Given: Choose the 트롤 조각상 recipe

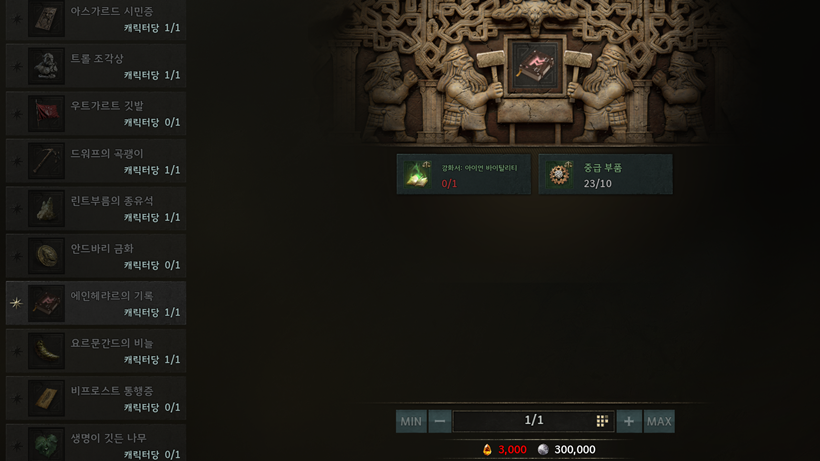Looking at the screenshot, I should [x=96, y=67].
